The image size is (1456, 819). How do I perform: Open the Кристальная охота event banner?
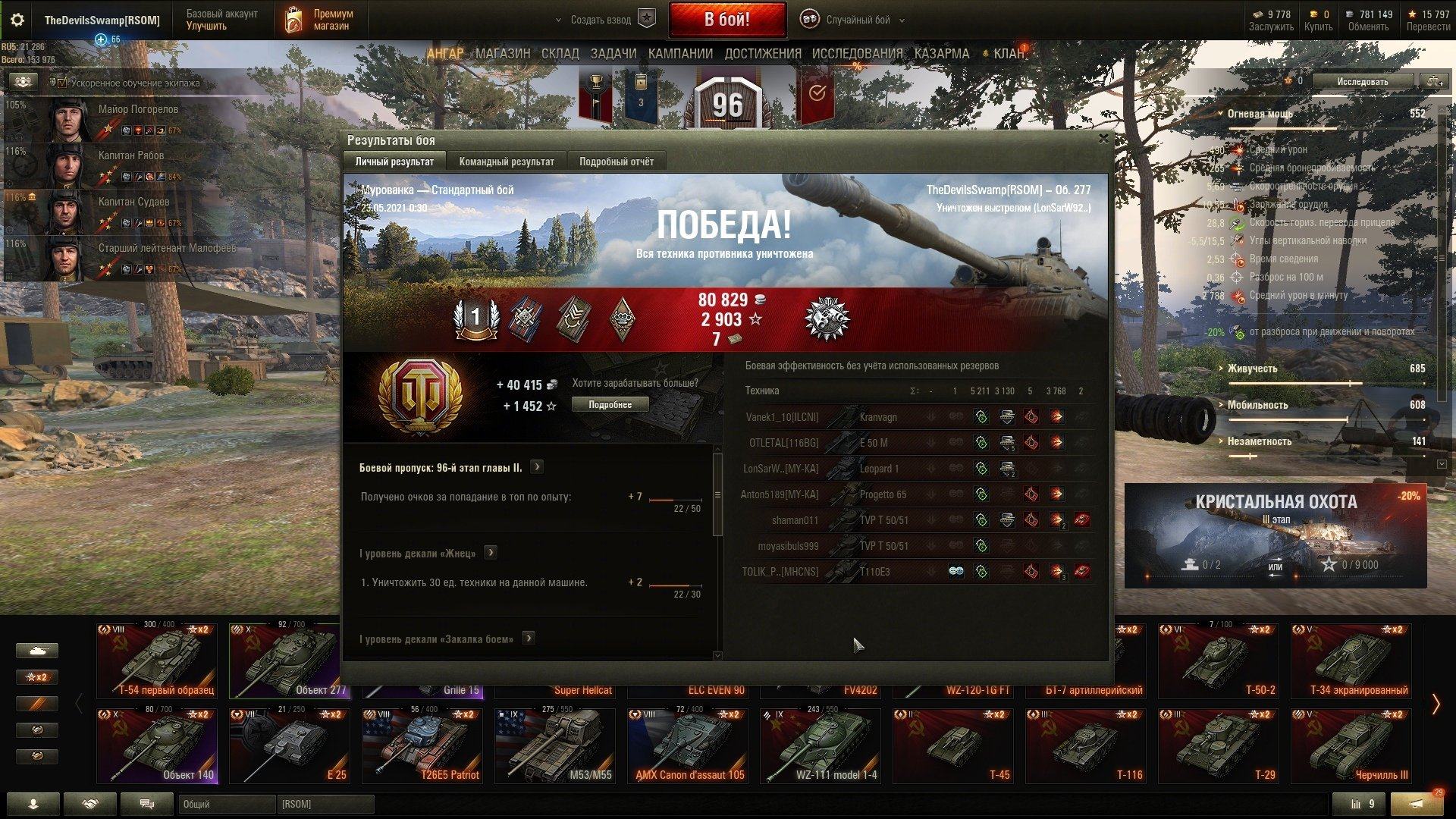tap(1275, 535)
